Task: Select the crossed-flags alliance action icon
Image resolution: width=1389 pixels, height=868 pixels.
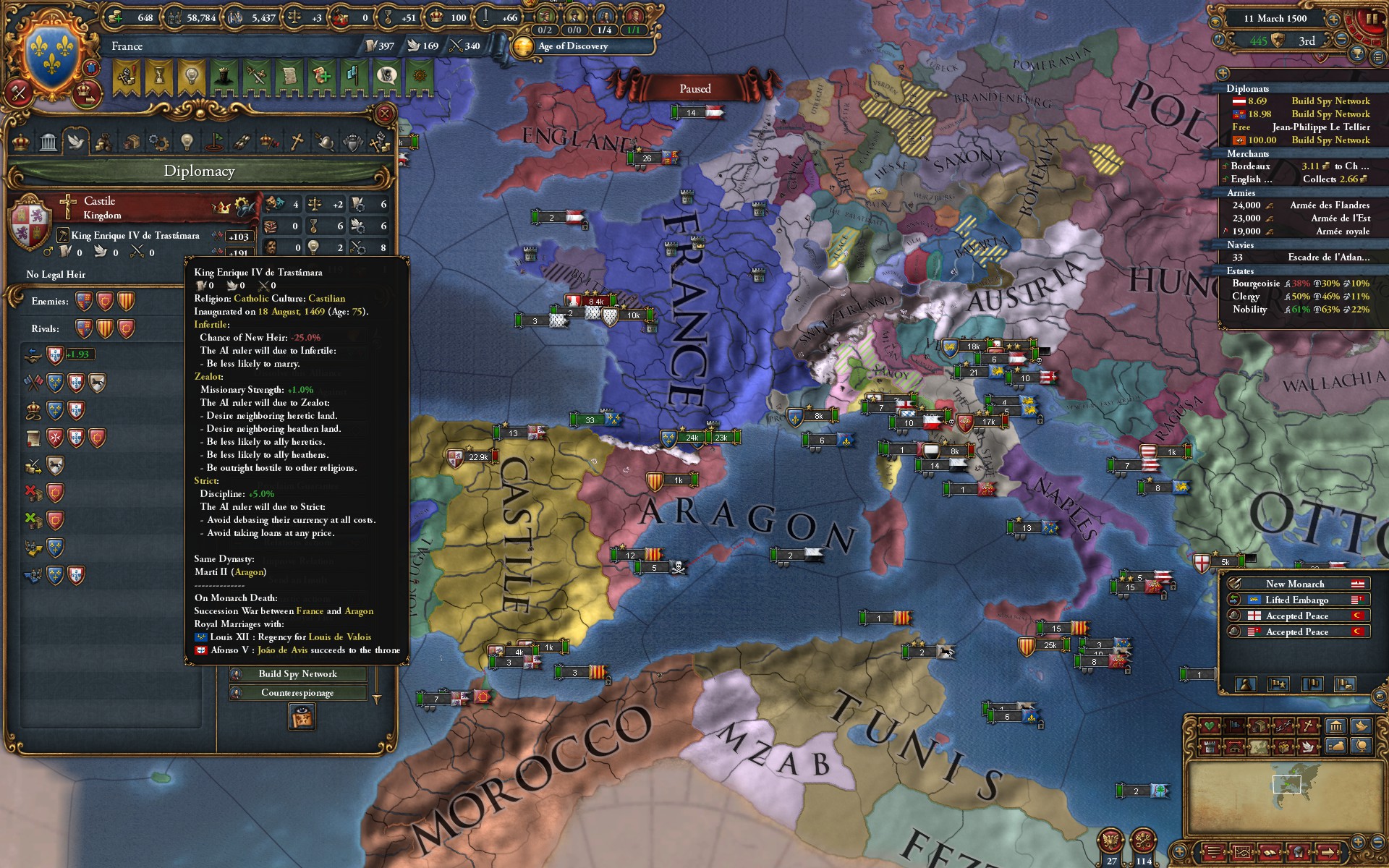Action: click(33, 381)
